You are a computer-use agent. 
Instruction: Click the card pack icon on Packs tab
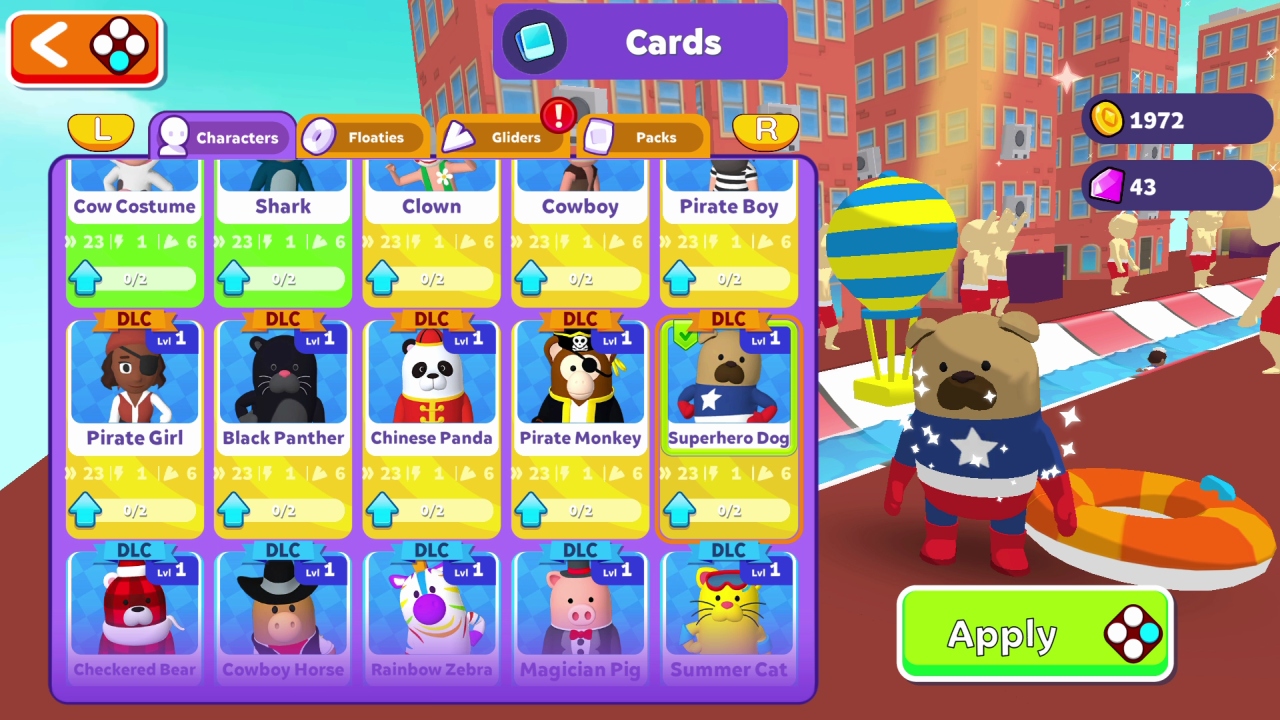click(601, 134)
